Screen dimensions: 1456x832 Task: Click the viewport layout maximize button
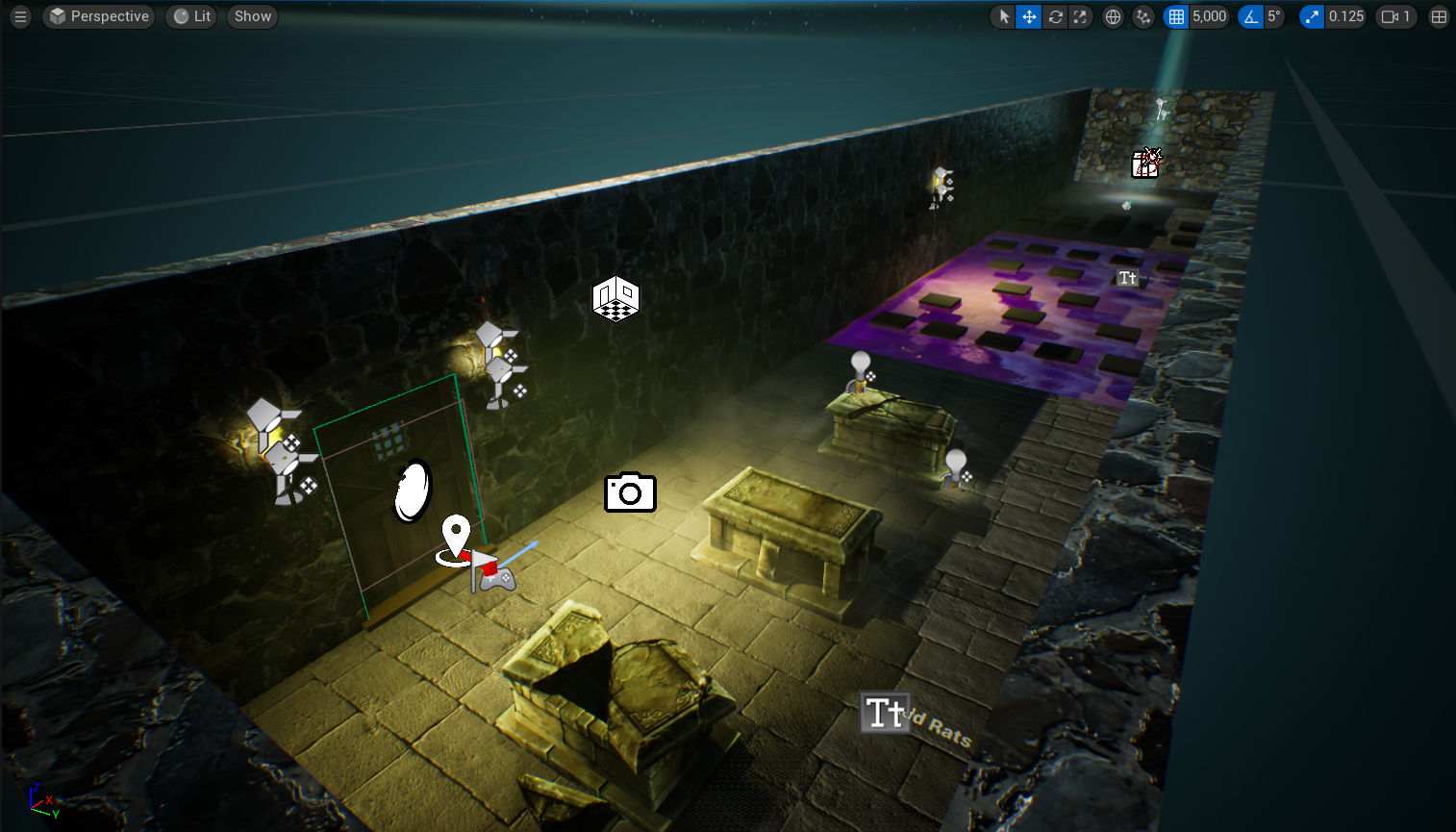tap(1439, 16)
